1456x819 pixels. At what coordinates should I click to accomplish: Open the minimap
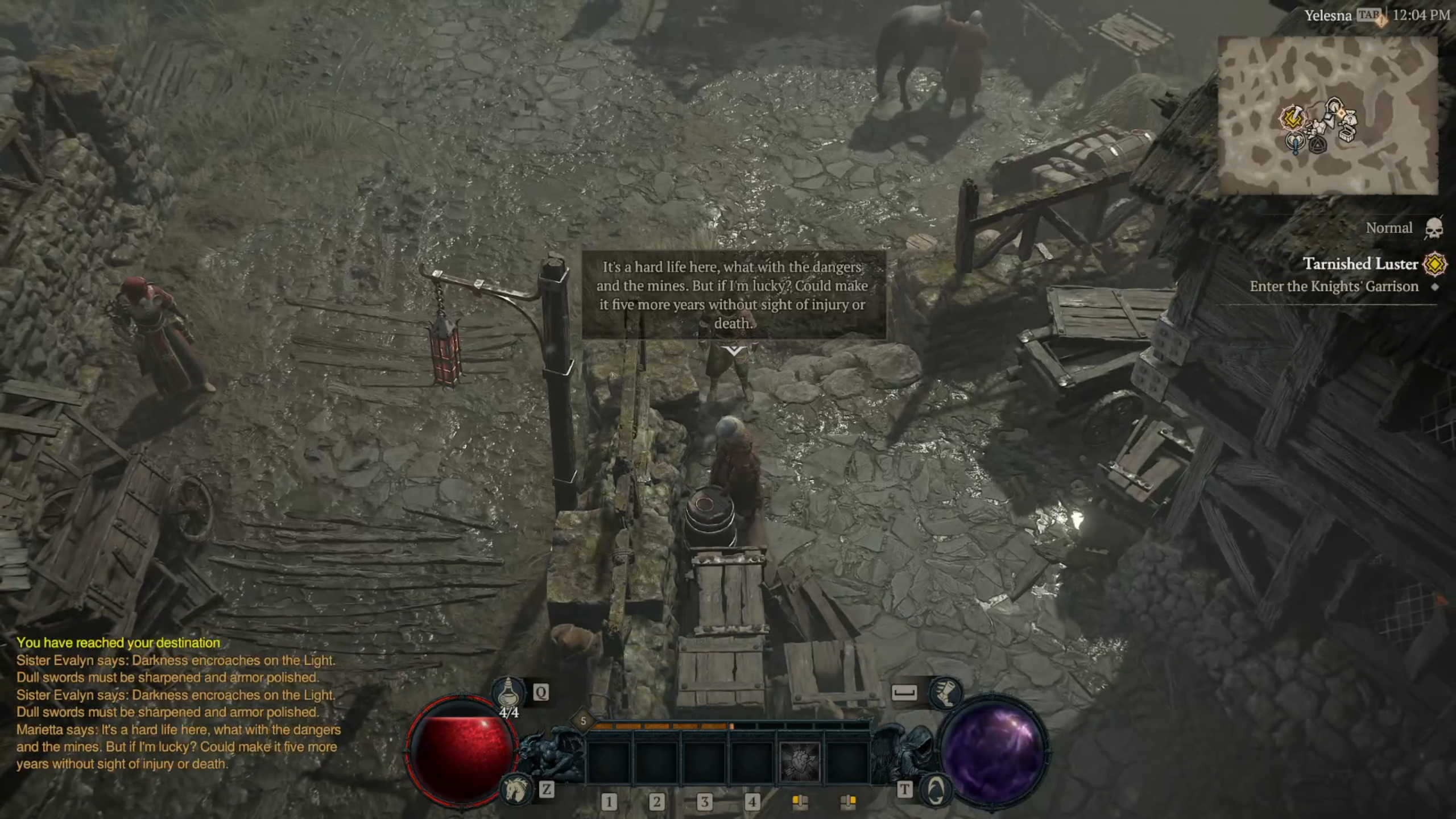pyautogui.click(x=1327, y=115)
